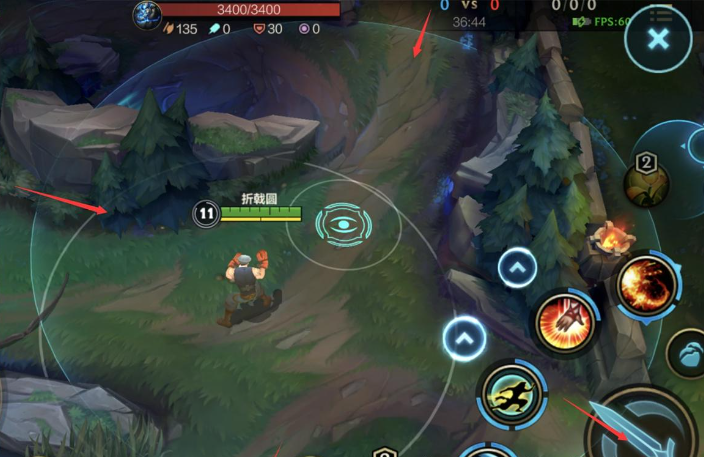Viewport: 704px width, 457px height.
Task: Tap the cyan eye vision indicator
Action: coord(343,224)
